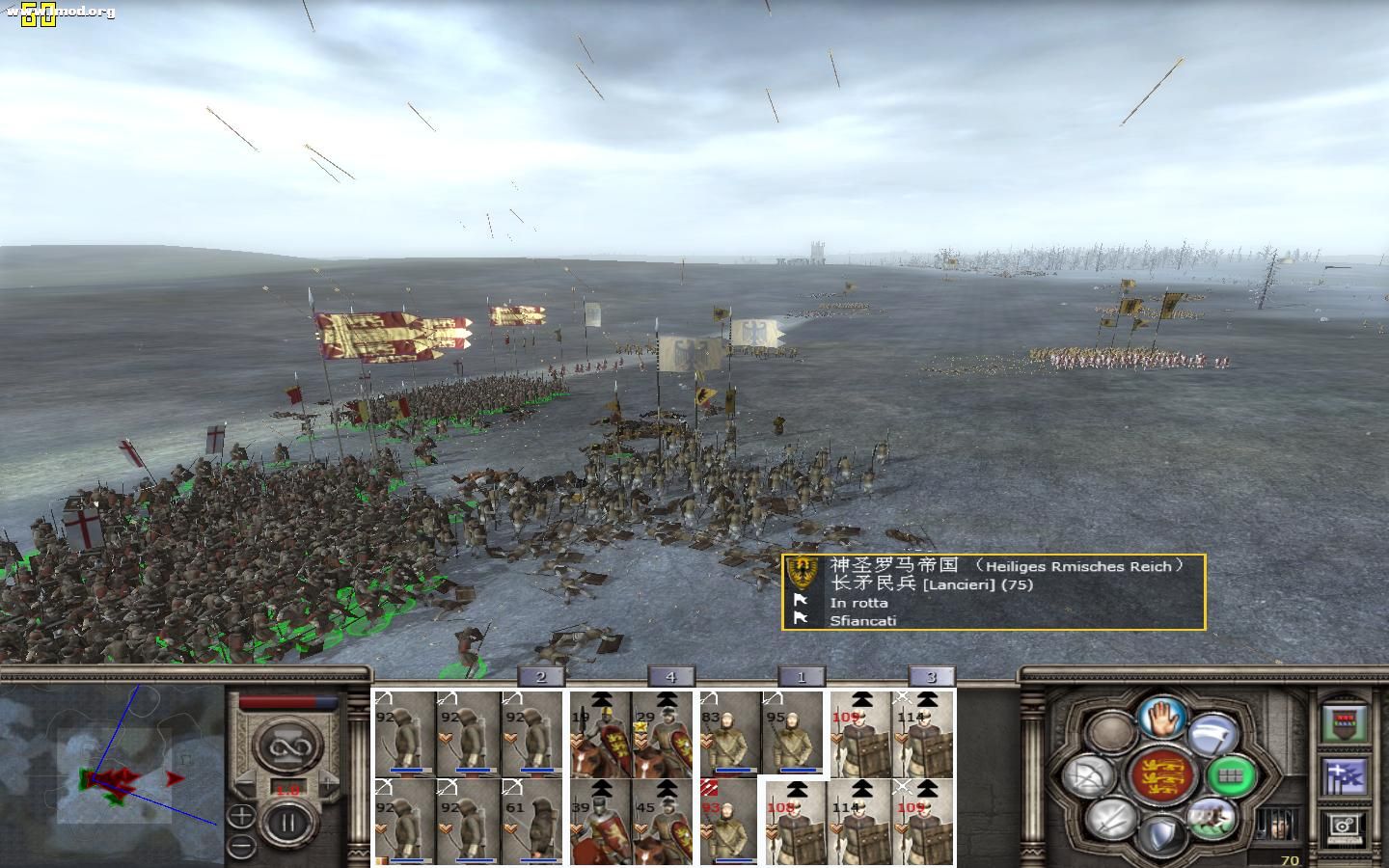1389x868 pixels.
Task: Select unit group tab 3
Action: point(931,677)
